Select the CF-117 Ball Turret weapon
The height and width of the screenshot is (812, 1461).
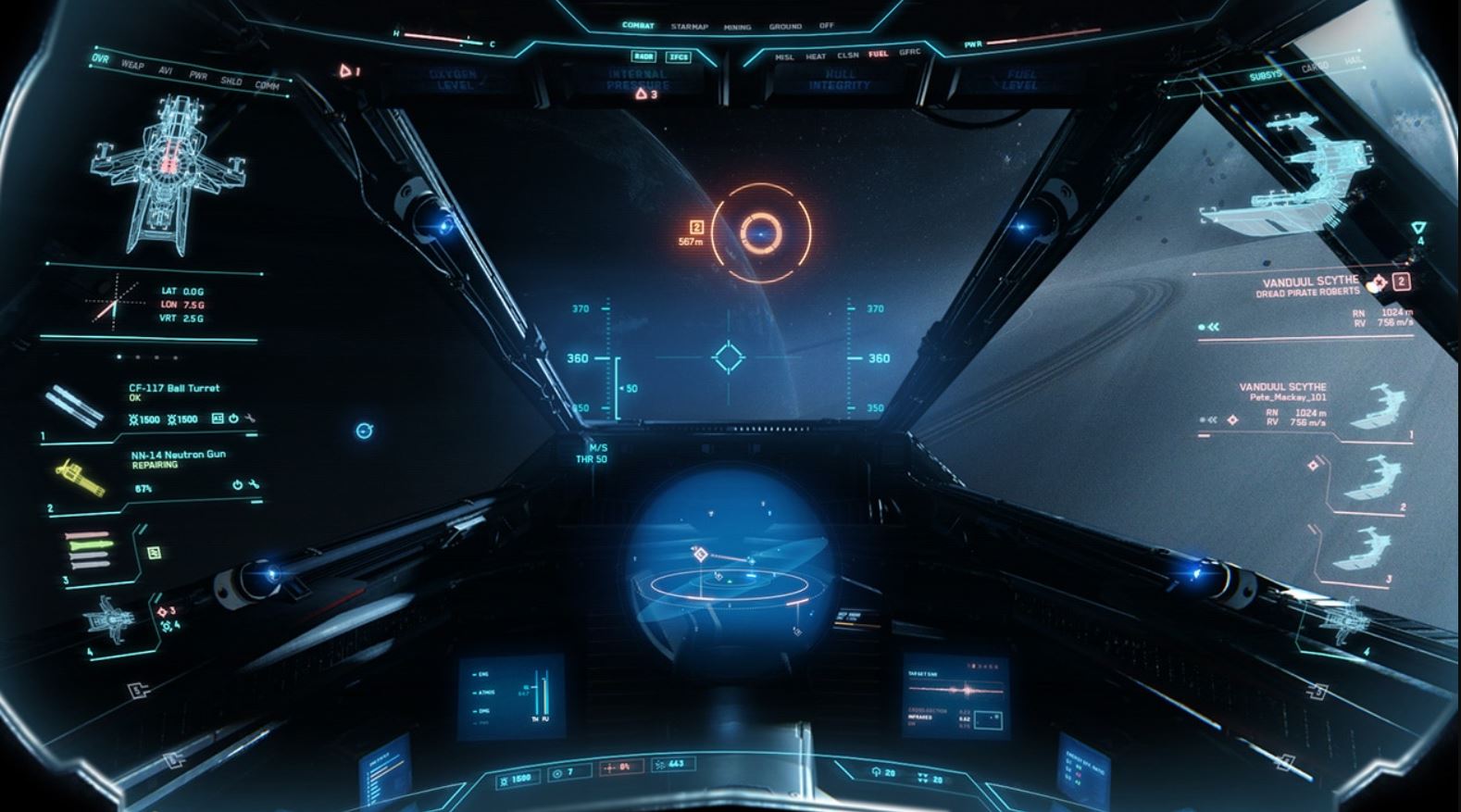[174, 388]
